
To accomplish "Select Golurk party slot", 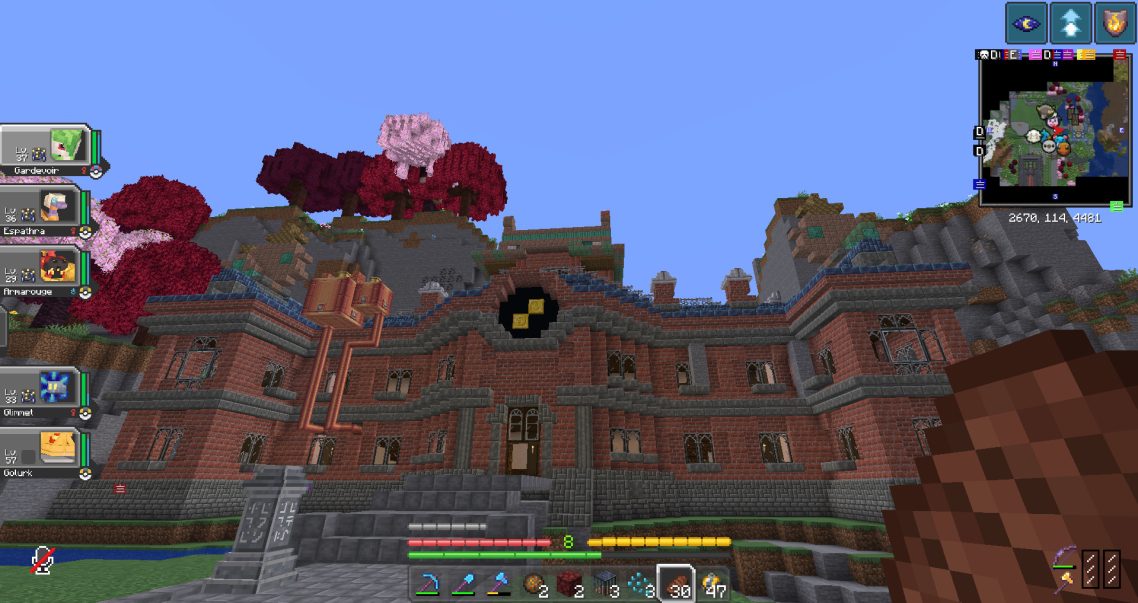I will [x=45, y=452].
